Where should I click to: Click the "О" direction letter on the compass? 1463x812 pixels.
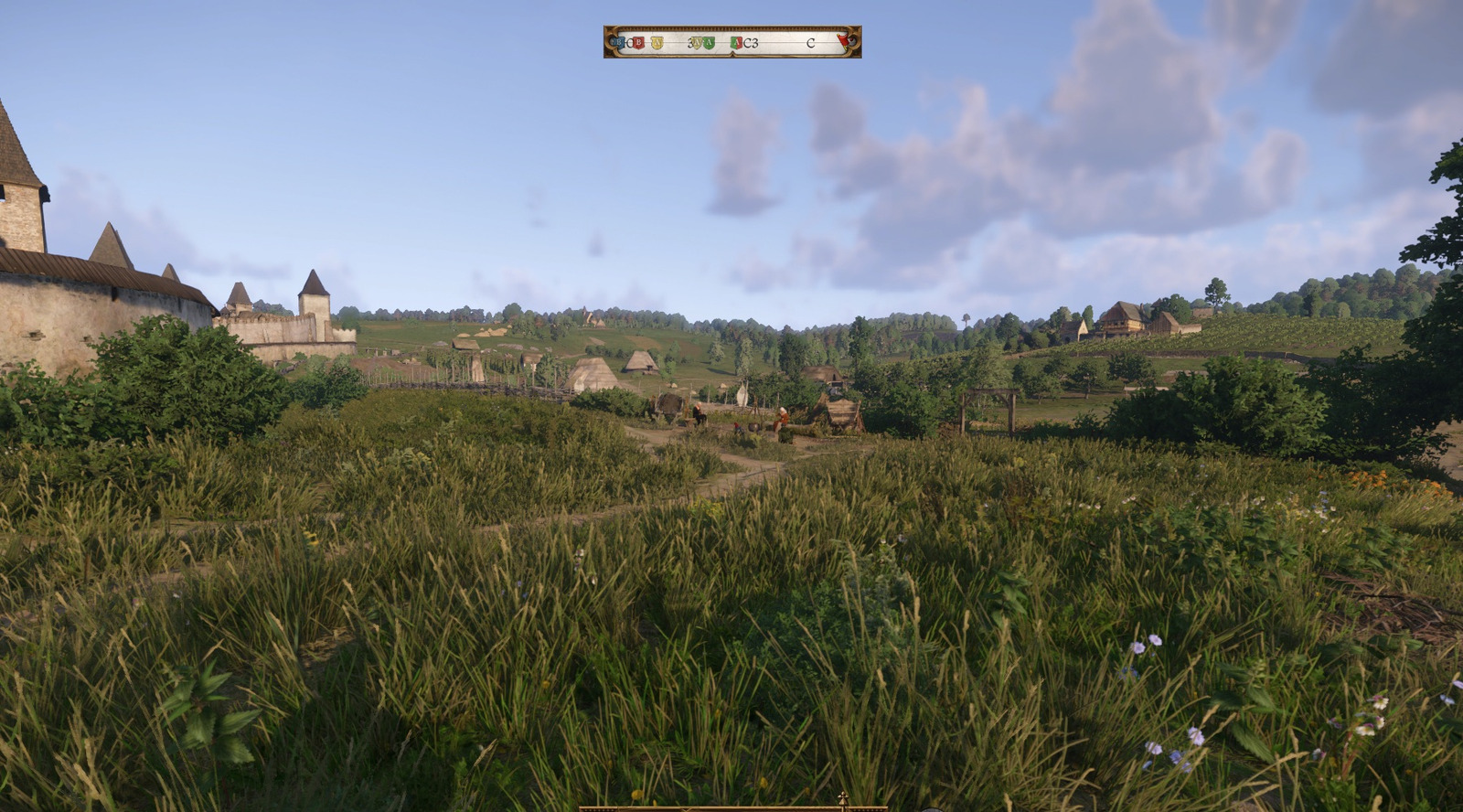click(629, 43)
